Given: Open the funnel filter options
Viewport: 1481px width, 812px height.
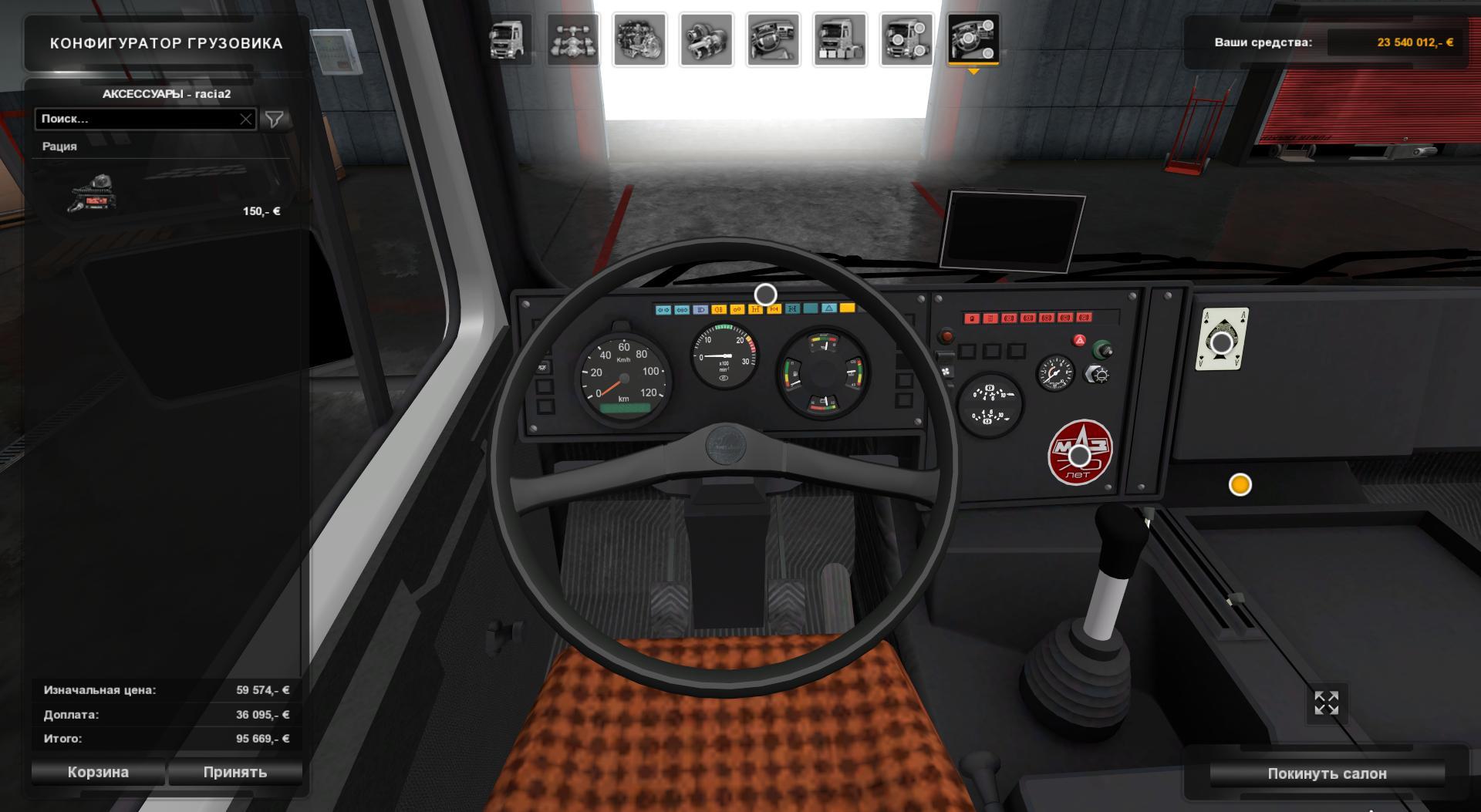Looking at the screenshot, I should (x=274, y=119).
